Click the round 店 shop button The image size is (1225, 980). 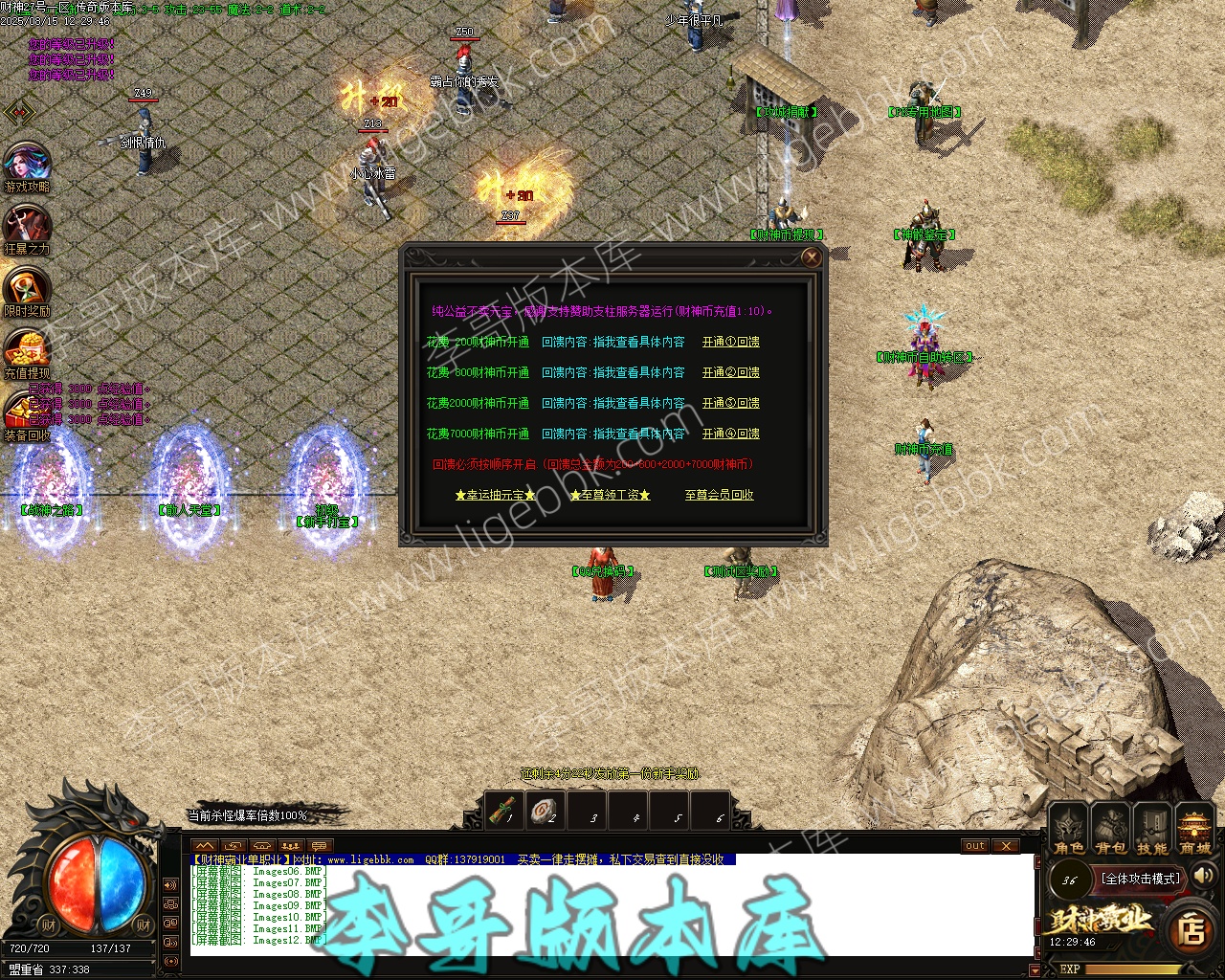[1192, 929]
